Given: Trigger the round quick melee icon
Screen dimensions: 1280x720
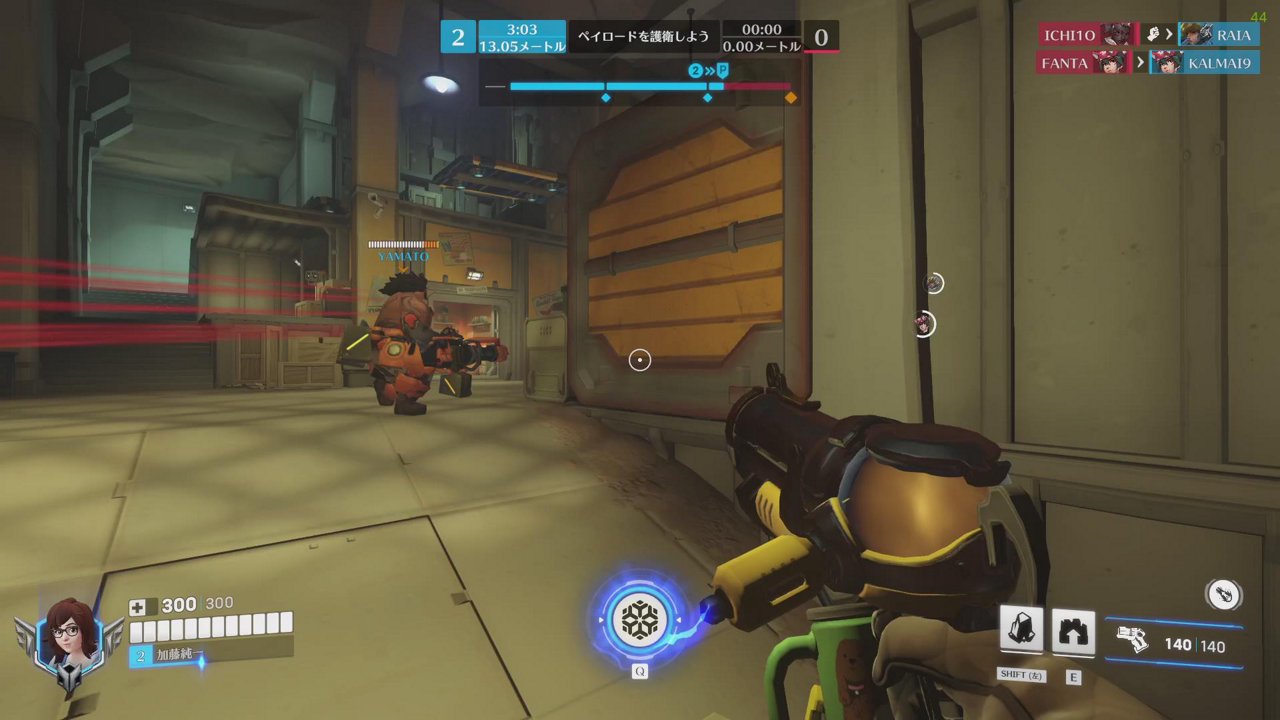Looking at the screenshot, I should point(1224,594).
